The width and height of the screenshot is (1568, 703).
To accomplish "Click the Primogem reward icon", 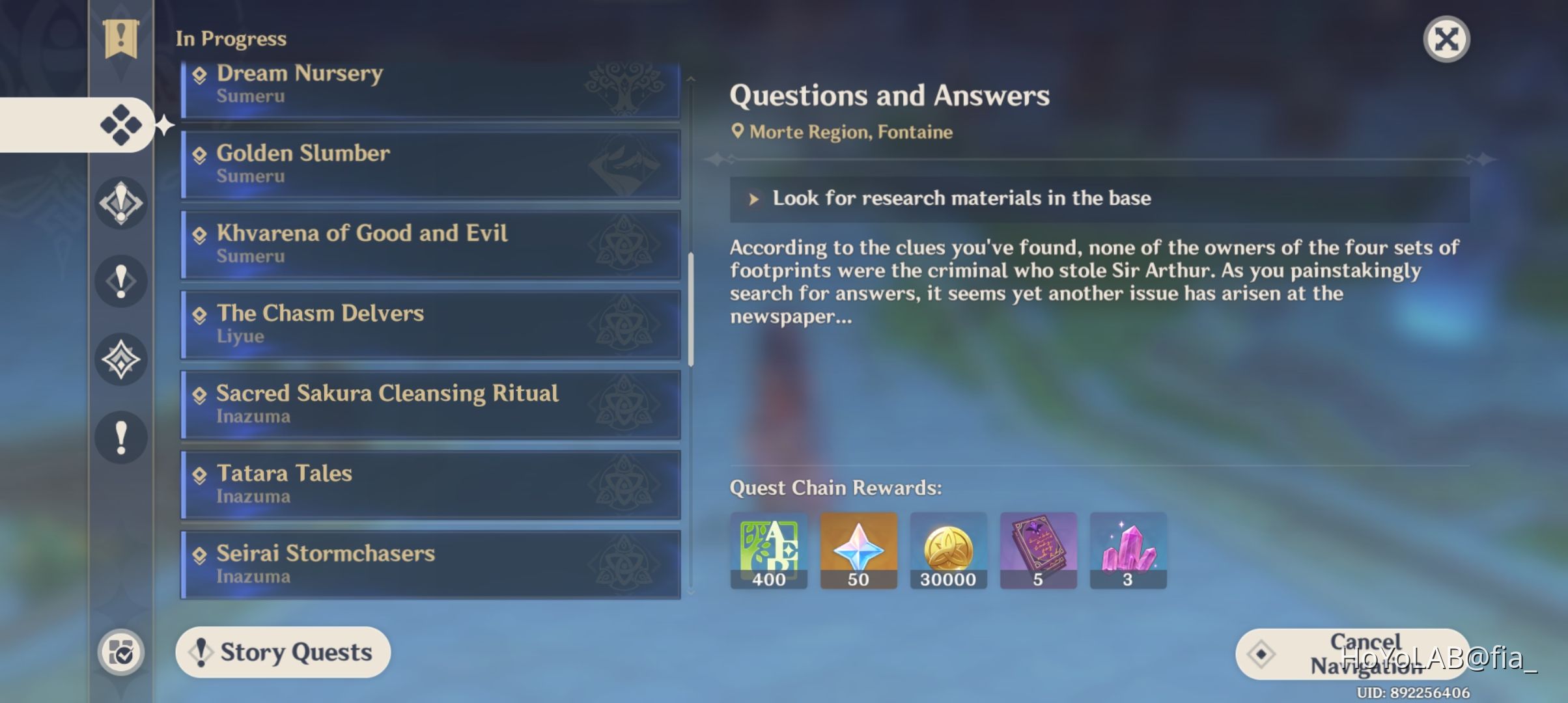I will (x=858, y=550).
